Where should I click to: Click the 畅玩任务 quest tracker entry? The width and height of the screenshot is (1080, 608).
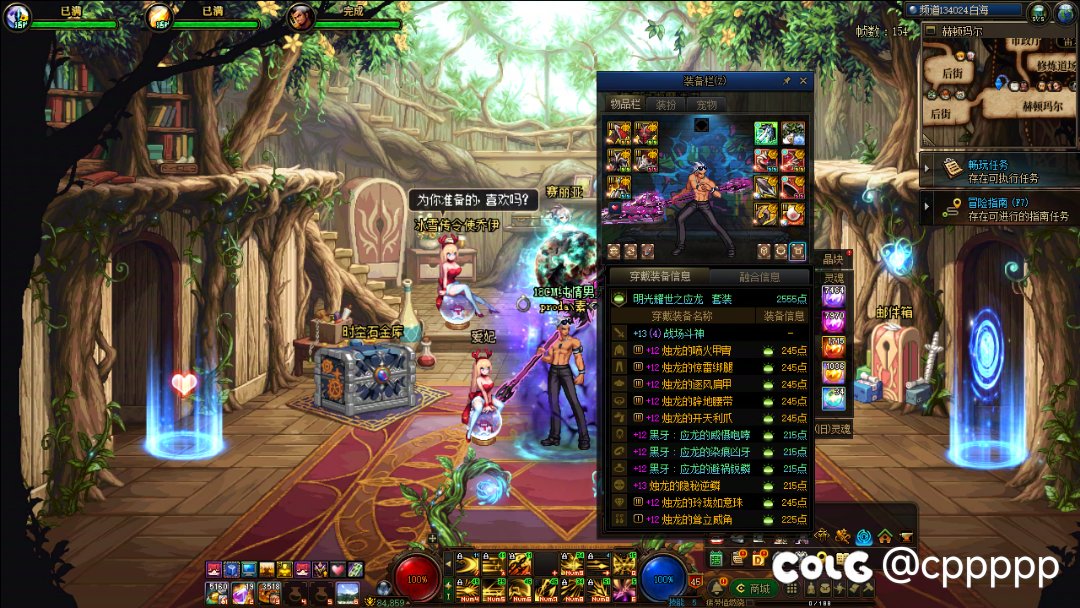point(998,170)
